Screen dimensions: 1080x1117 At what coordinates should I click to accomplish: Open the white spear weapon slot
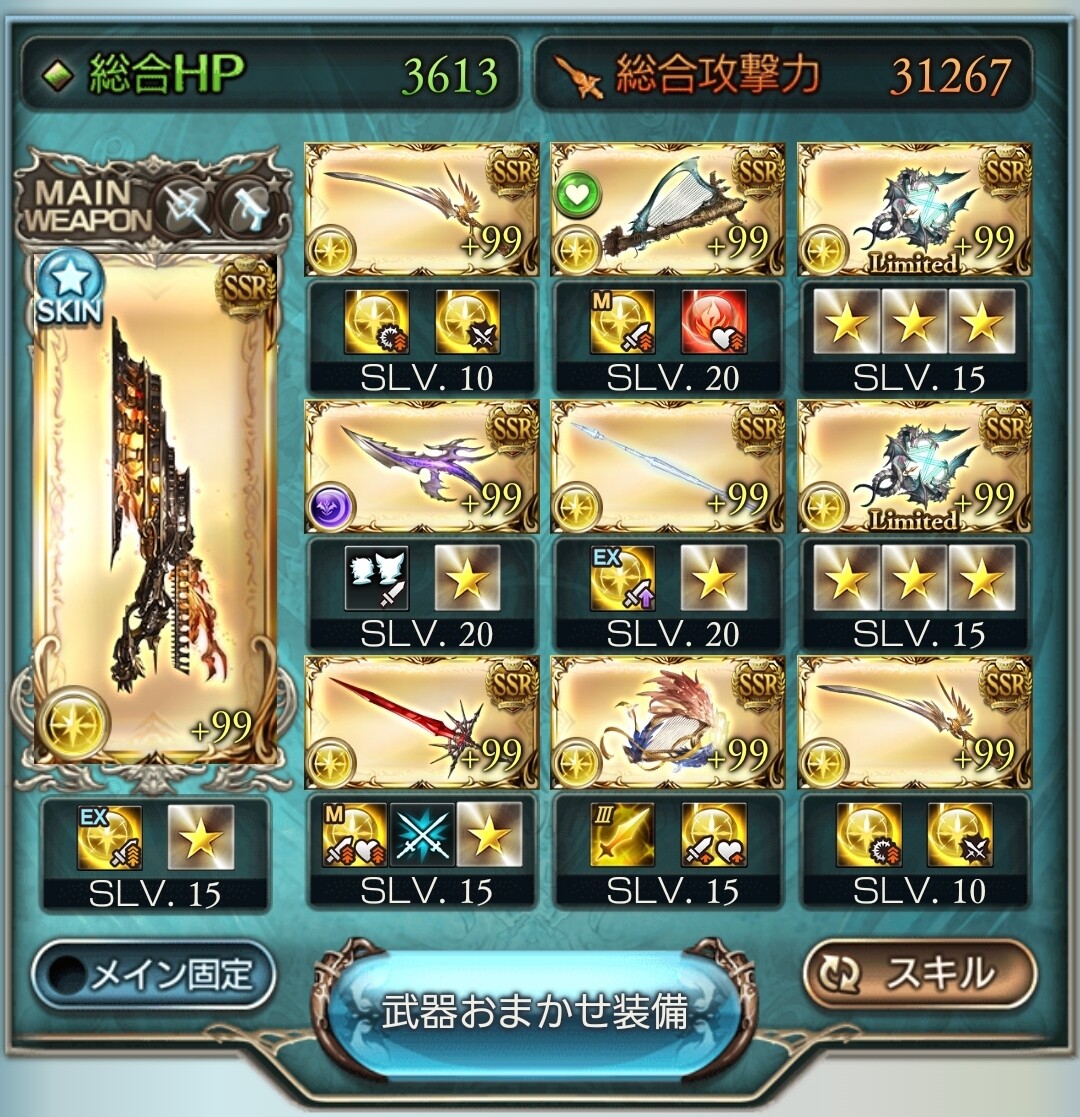tap(667, 466)
